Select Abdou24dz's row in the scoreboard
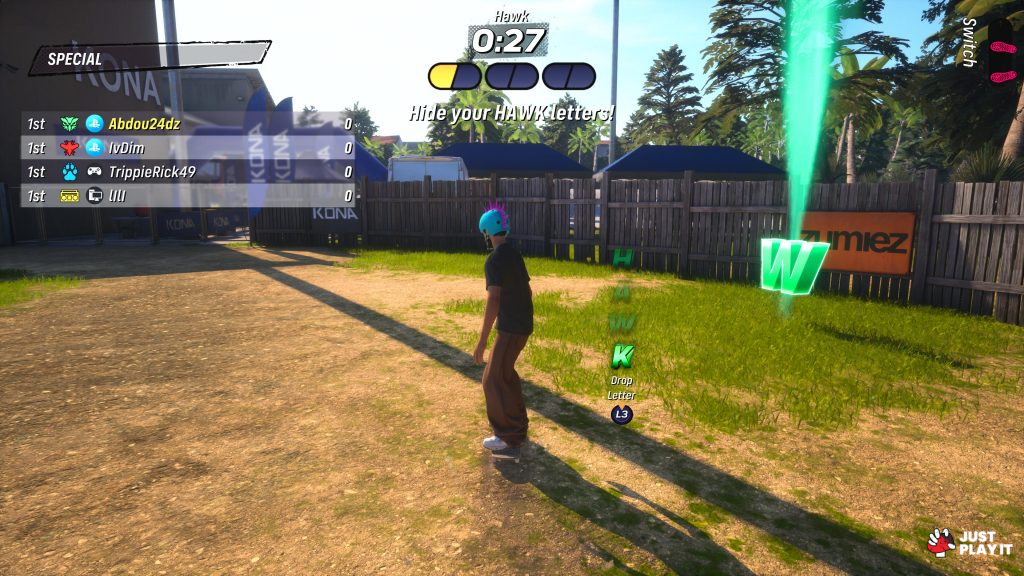The width and height of the screenshot is (1024, 576). [x=188, y=123]
